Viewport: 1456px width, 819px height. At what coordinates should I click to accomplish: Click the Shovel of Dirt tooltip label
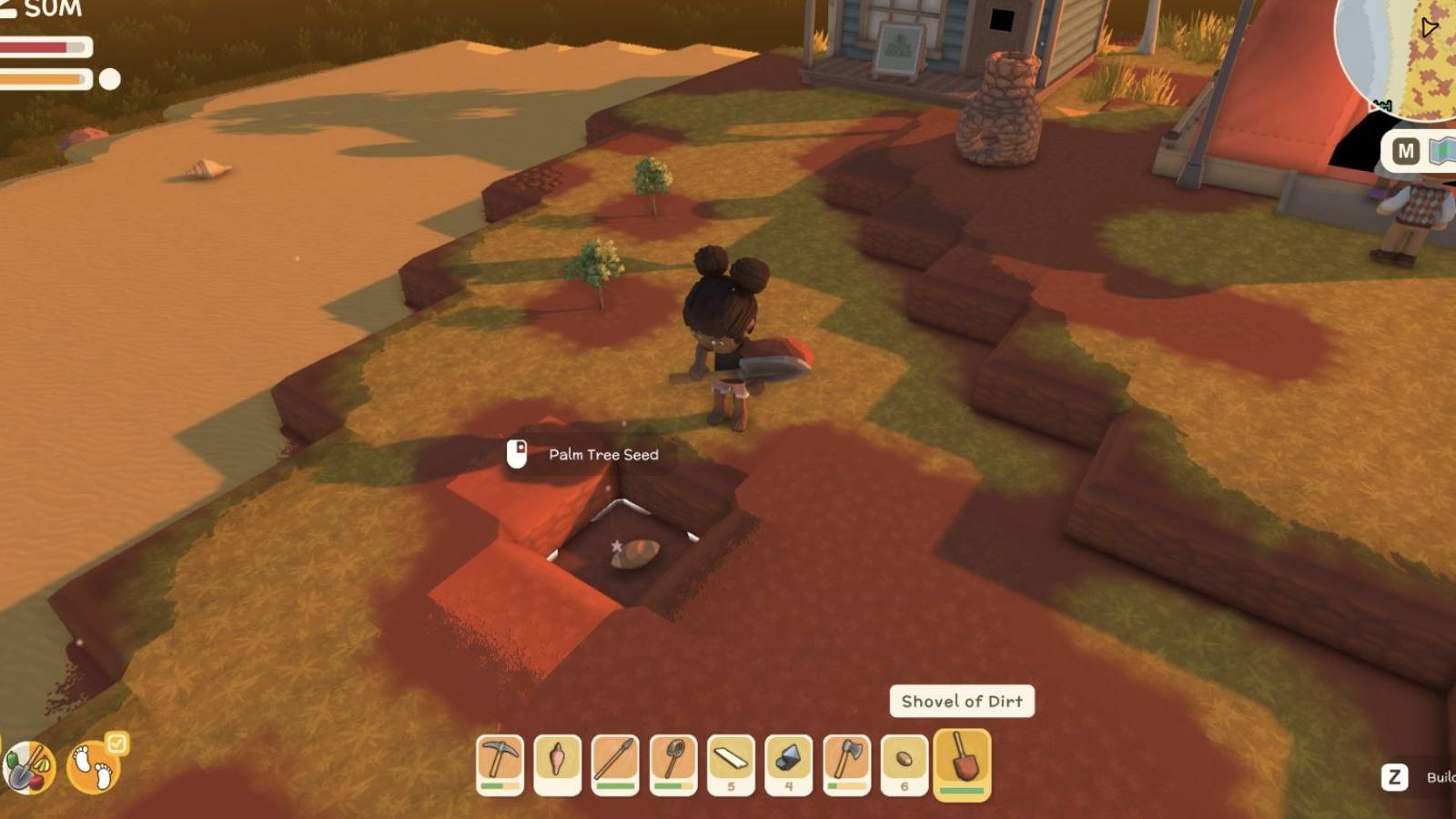pos(961,702)
